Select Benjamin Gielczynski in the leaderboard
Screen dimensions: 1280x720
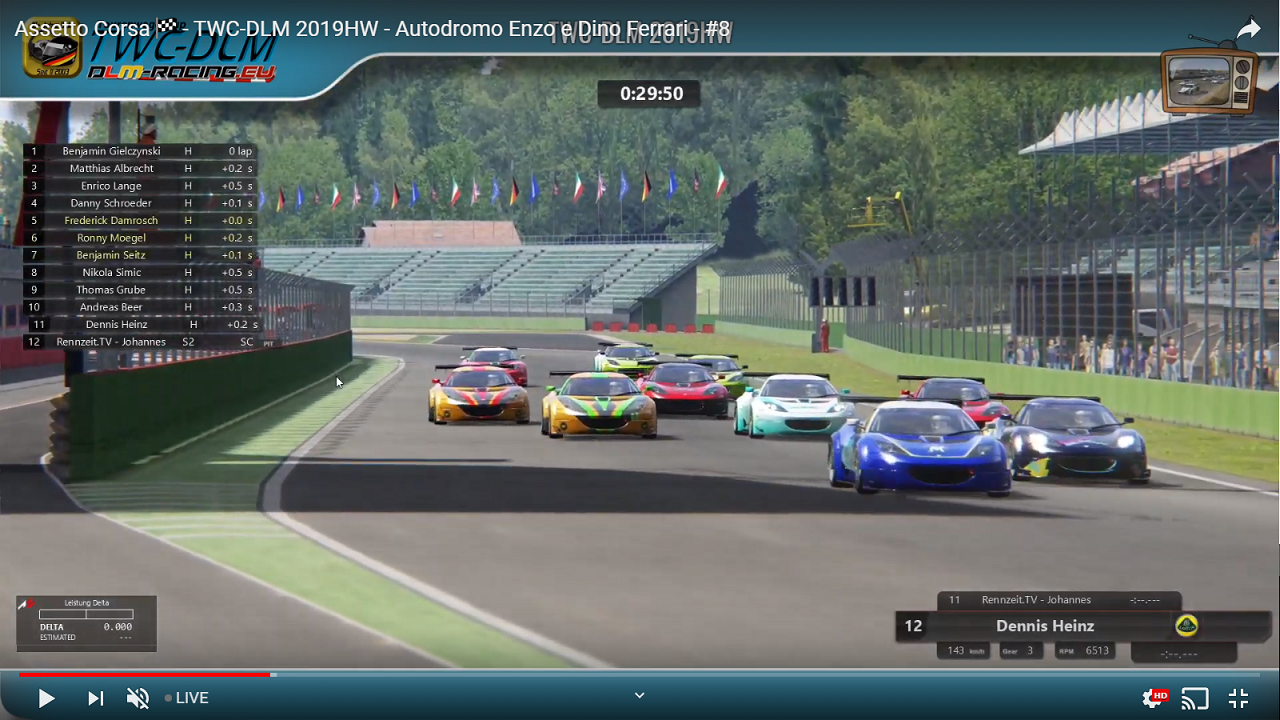click(112, 151)
